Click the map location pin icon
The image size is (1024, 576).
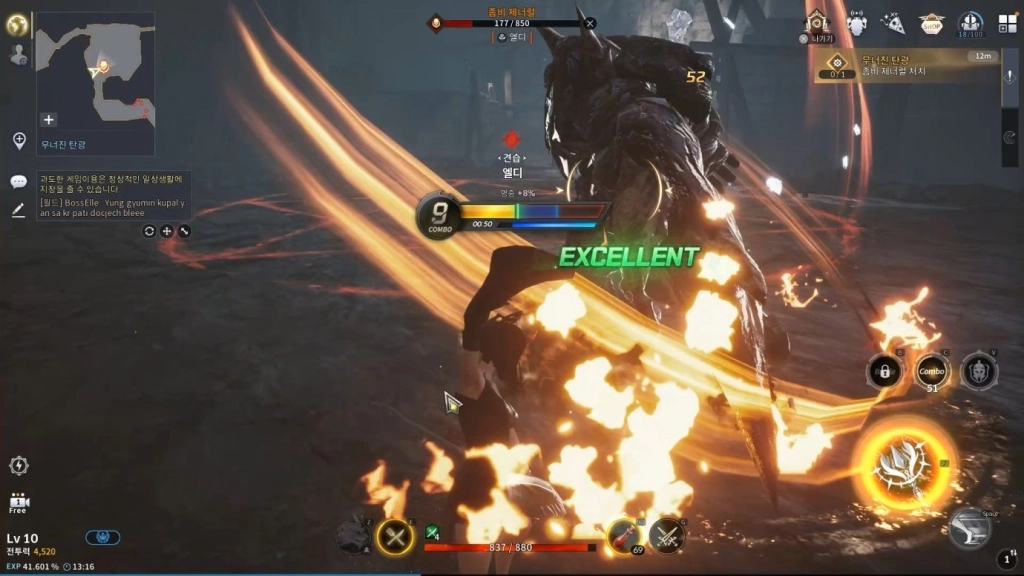pyautogui.click(x=19, y=141)
